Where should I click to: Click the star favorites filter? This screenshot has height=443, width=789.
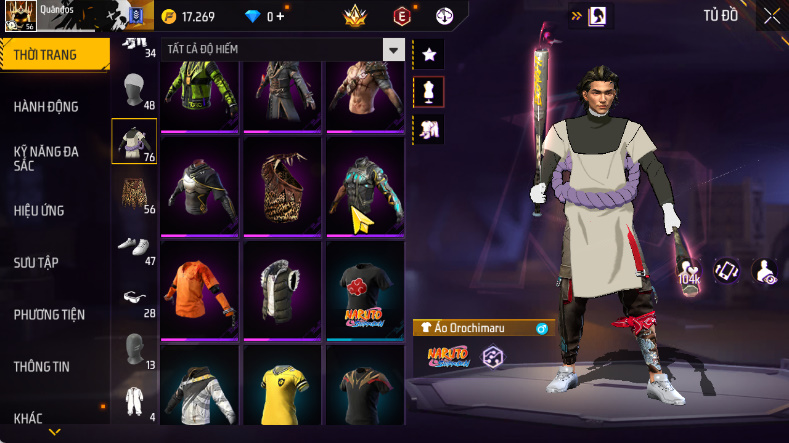pos(428,53)
